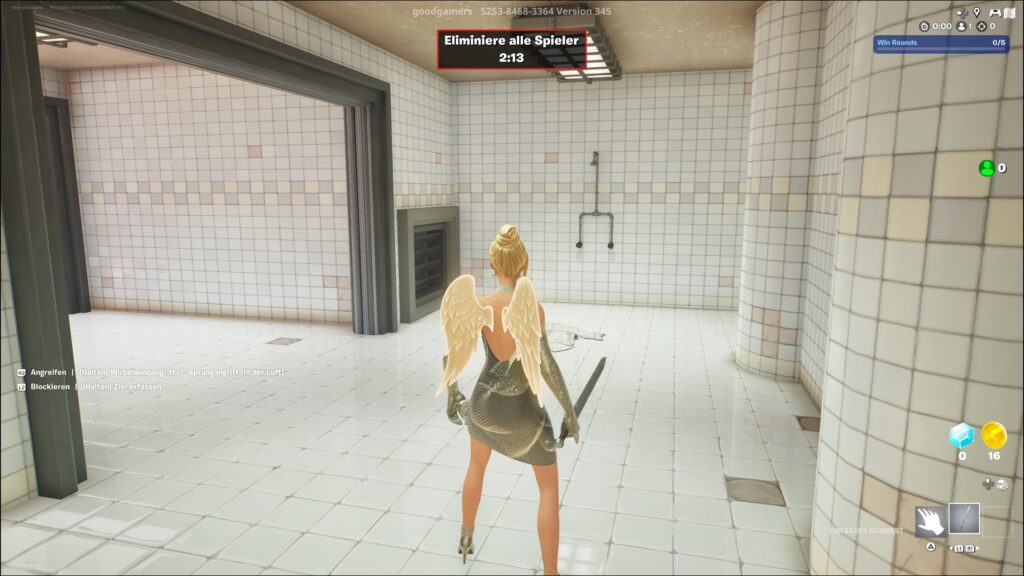Click the gold coin currency icon
Screen dimensions: 1024x576
[x=993, y=435]
